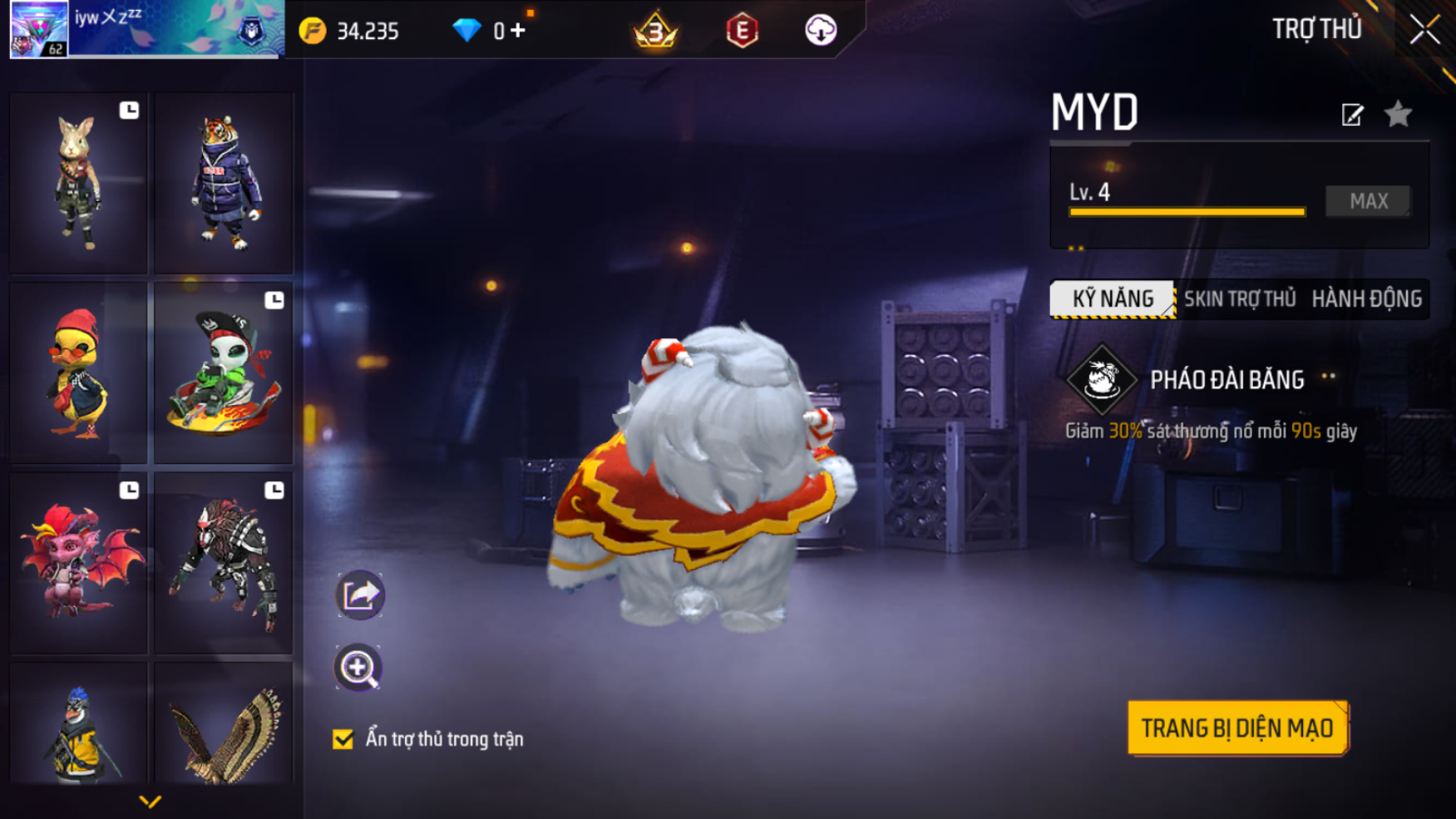Switch to the SKIN TRỢ THỦ tab
This screenshot has height=819, width=1456.
point(1239,299)
